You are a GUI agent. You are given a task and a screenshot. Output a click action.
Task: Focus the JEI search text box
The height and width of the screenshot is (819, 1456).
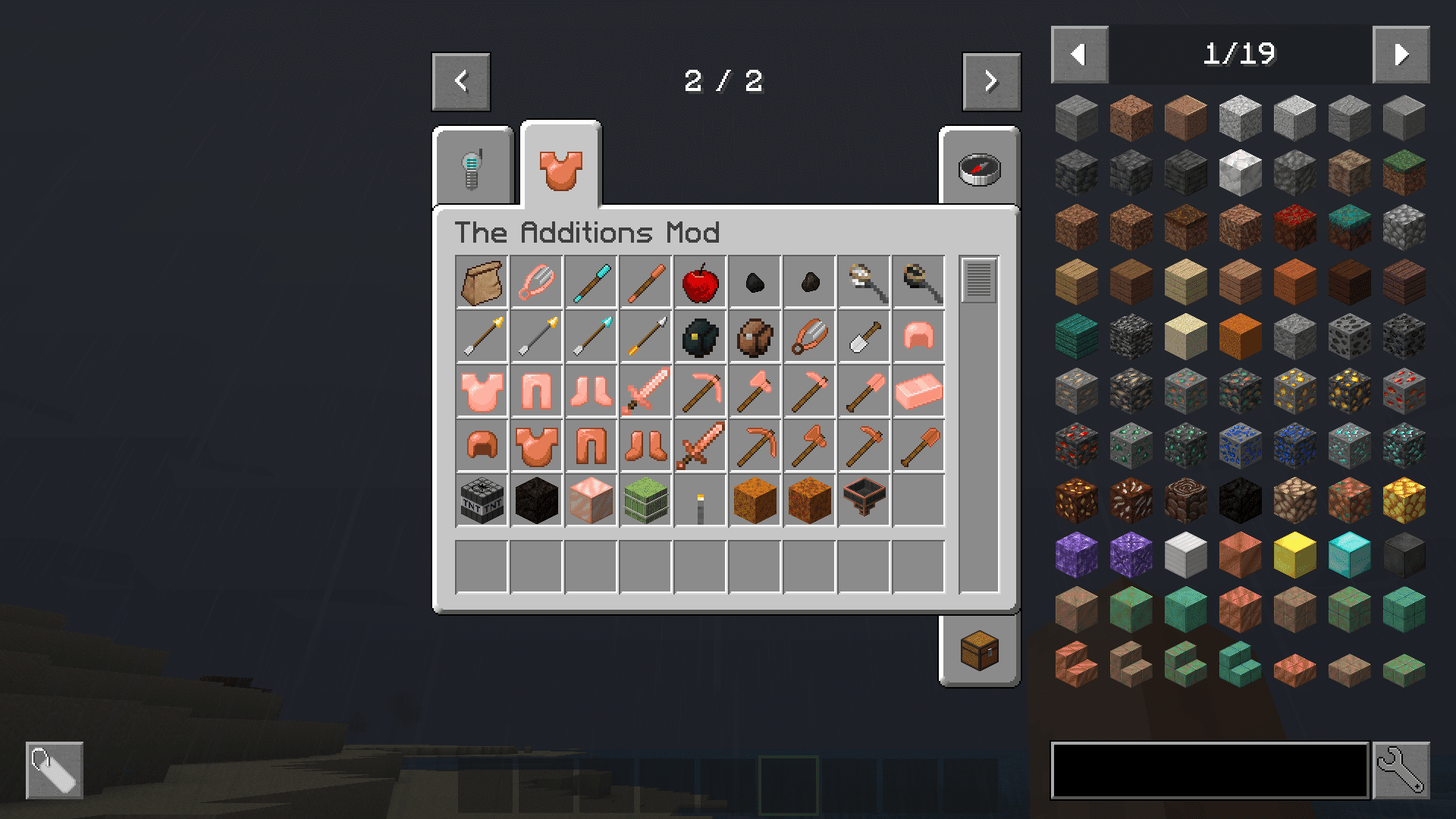(x=1210, y=770)
